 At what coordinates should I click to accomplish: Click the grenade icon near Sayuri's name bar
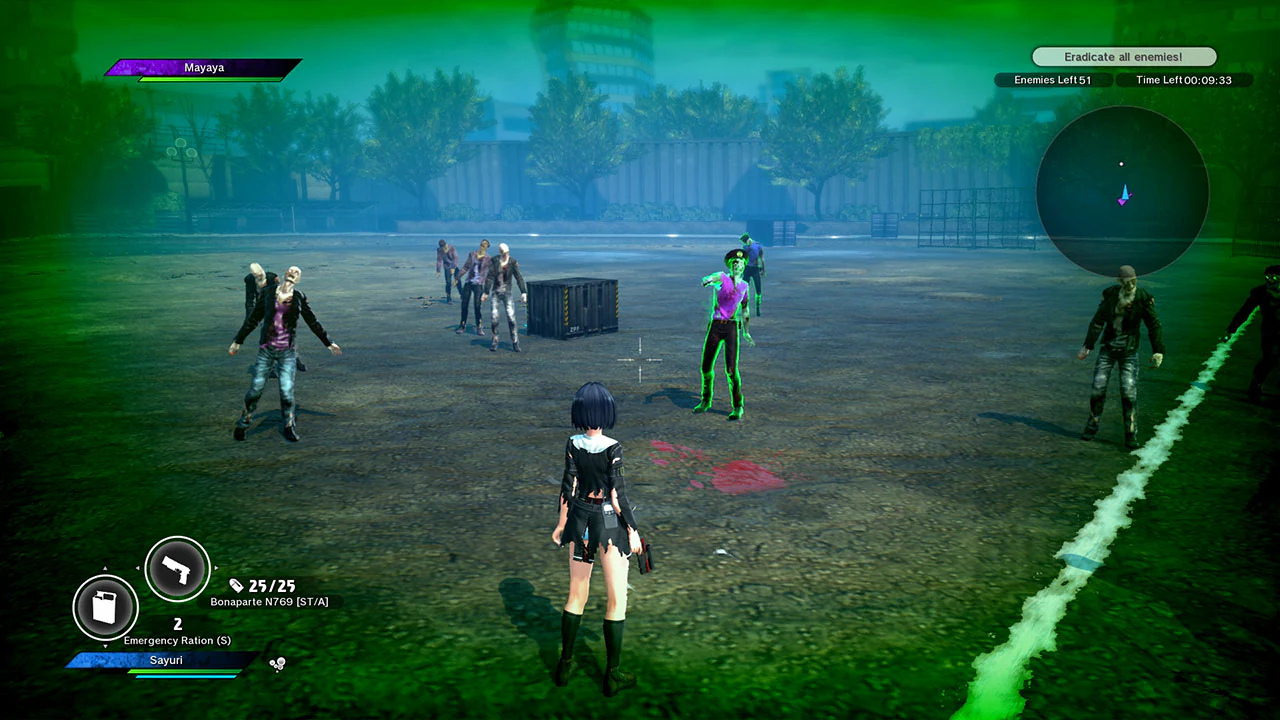(x=277, y=662)
